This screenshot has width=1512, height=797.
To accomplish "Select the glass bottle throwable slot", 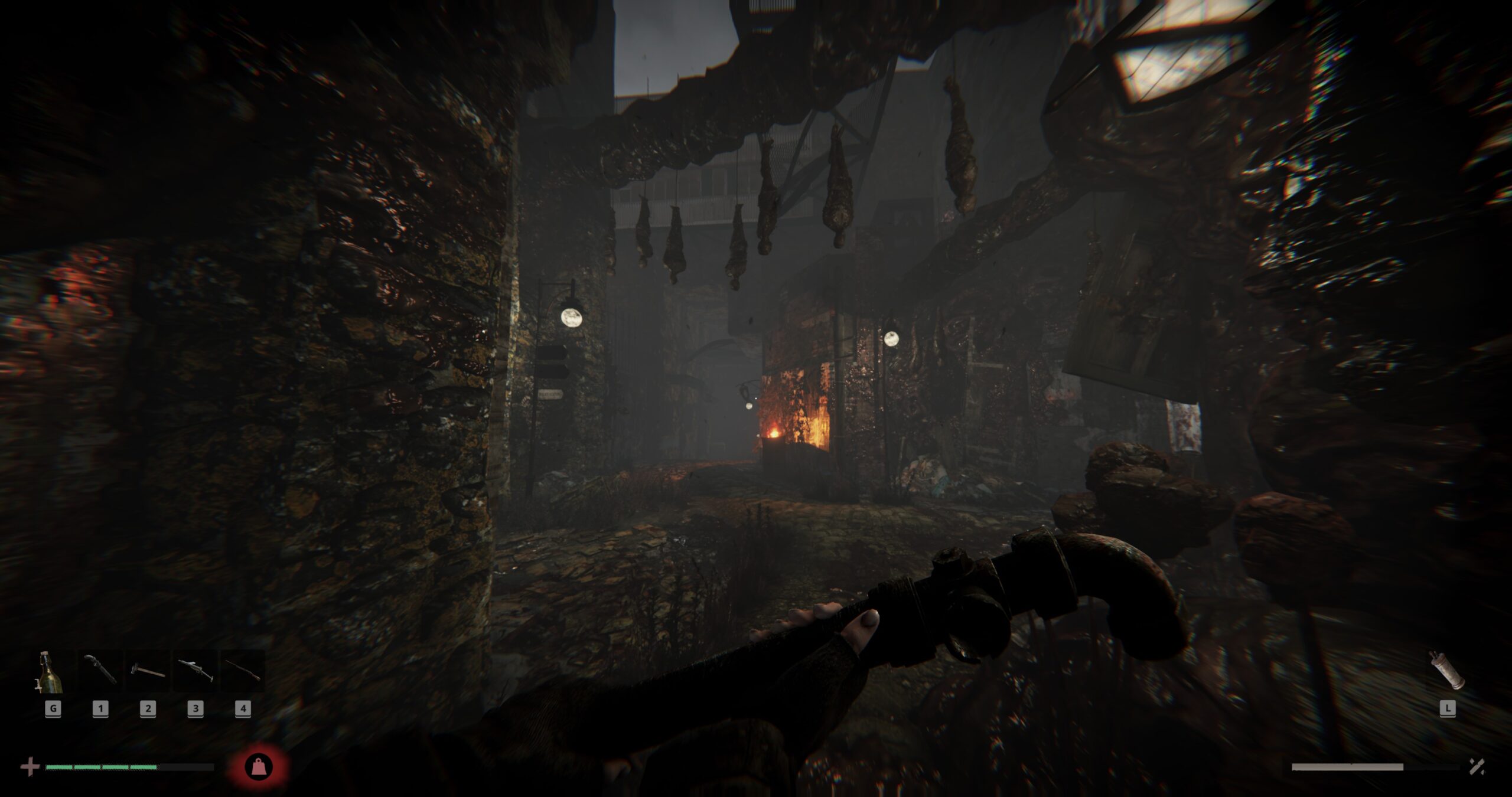I will click(51, 671).
